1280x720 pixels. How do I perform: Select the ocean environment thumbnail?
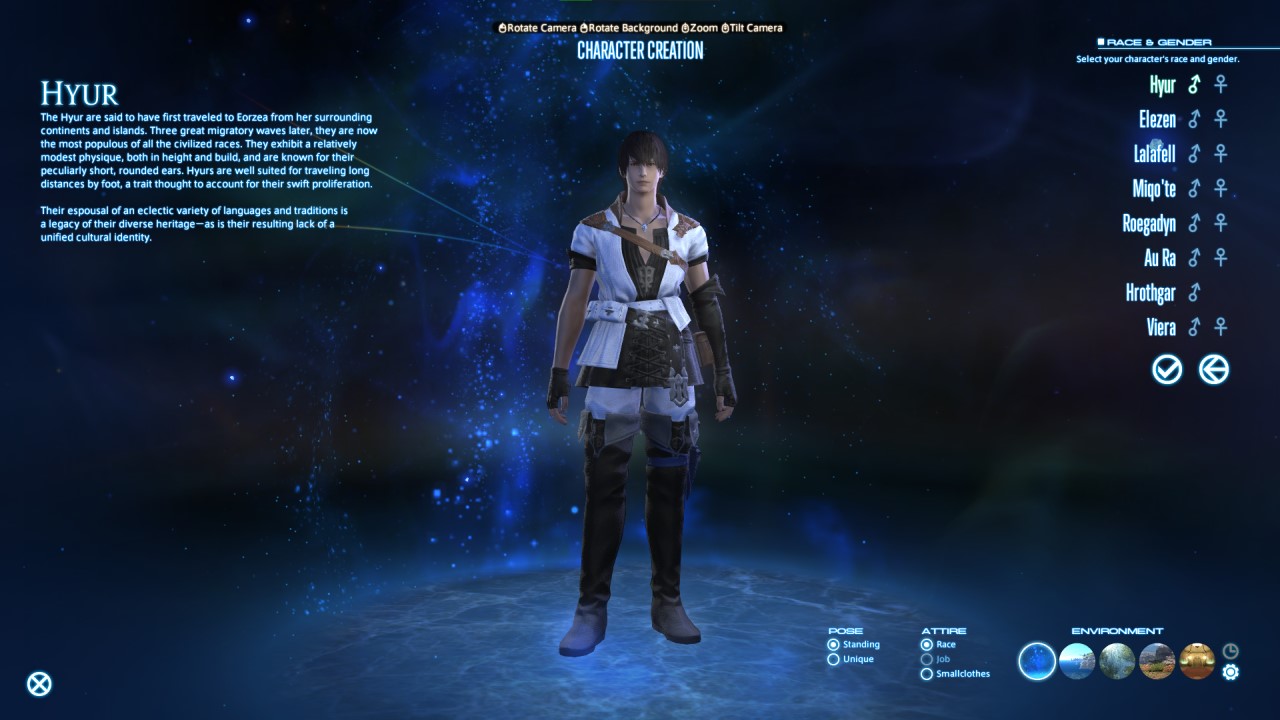click(1077, 662)
